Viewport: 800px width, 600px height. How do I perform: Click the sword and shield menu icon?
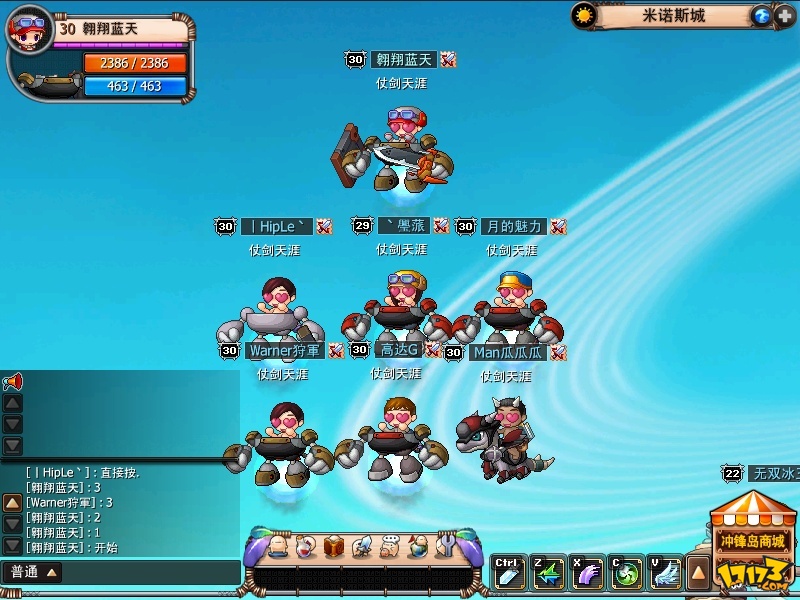363,547
